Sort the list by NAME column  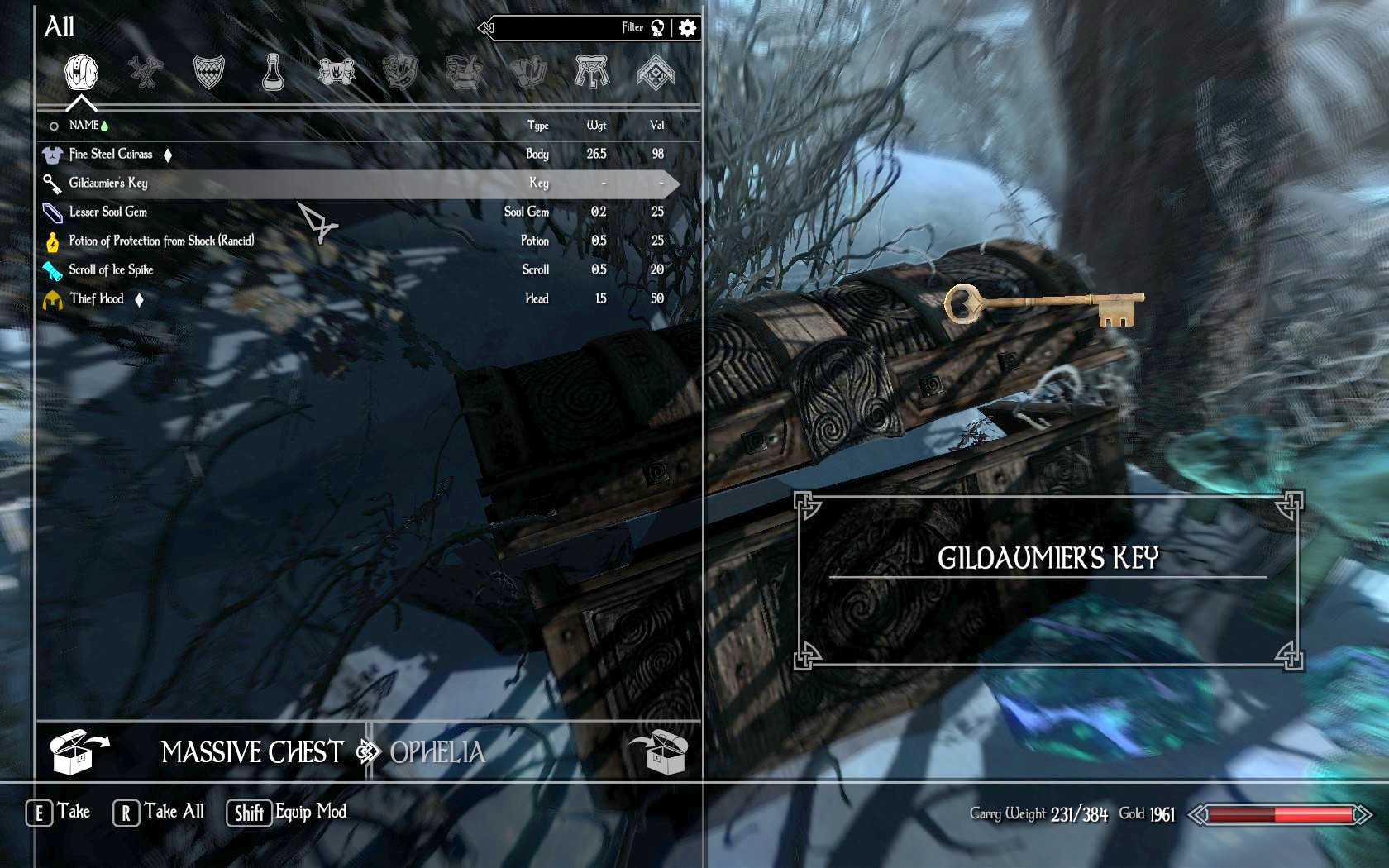coord(84,125)
